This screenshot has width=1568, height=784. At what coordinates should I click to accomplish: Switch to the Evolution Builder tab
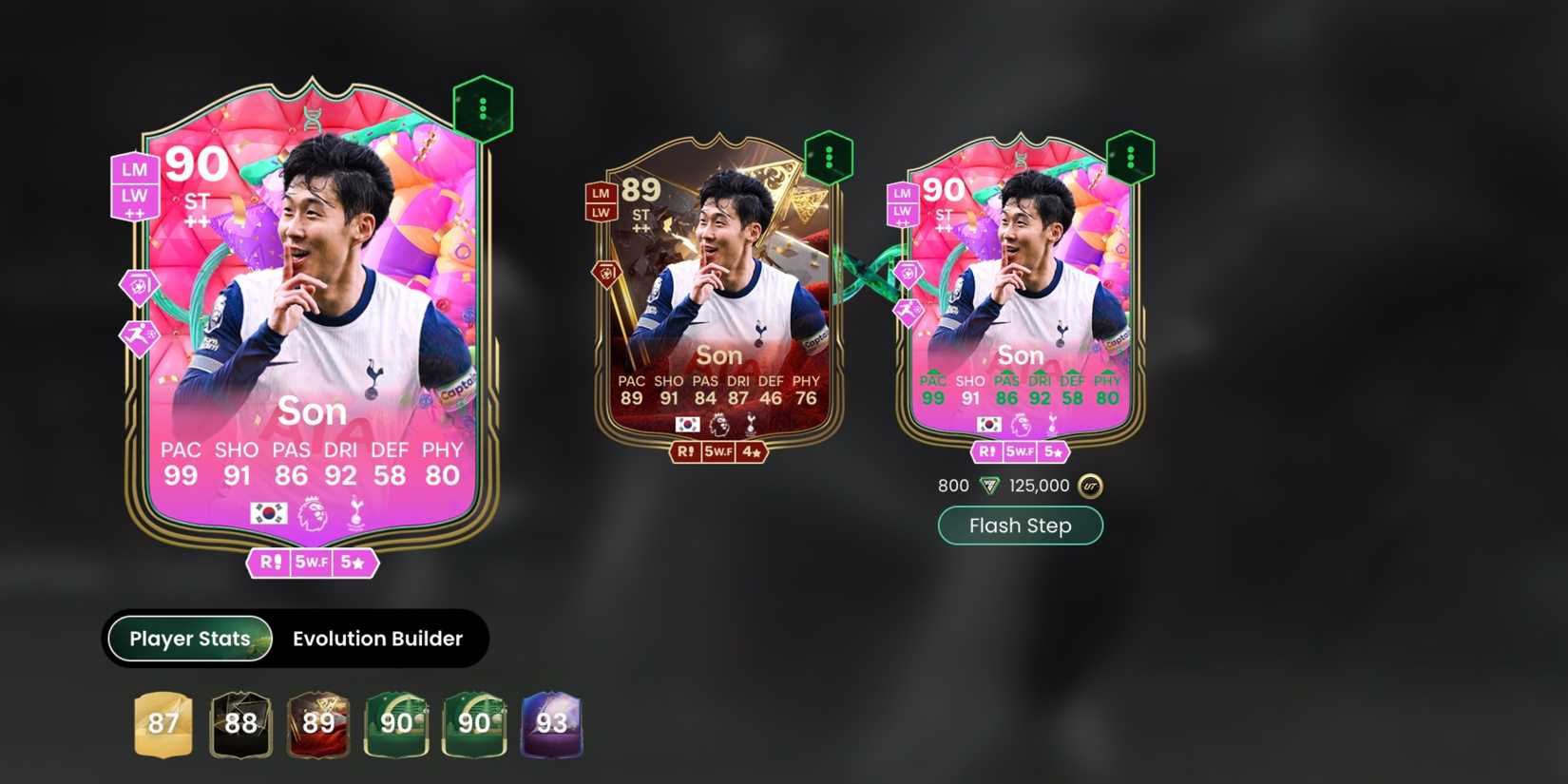click(x=376, y=639)
